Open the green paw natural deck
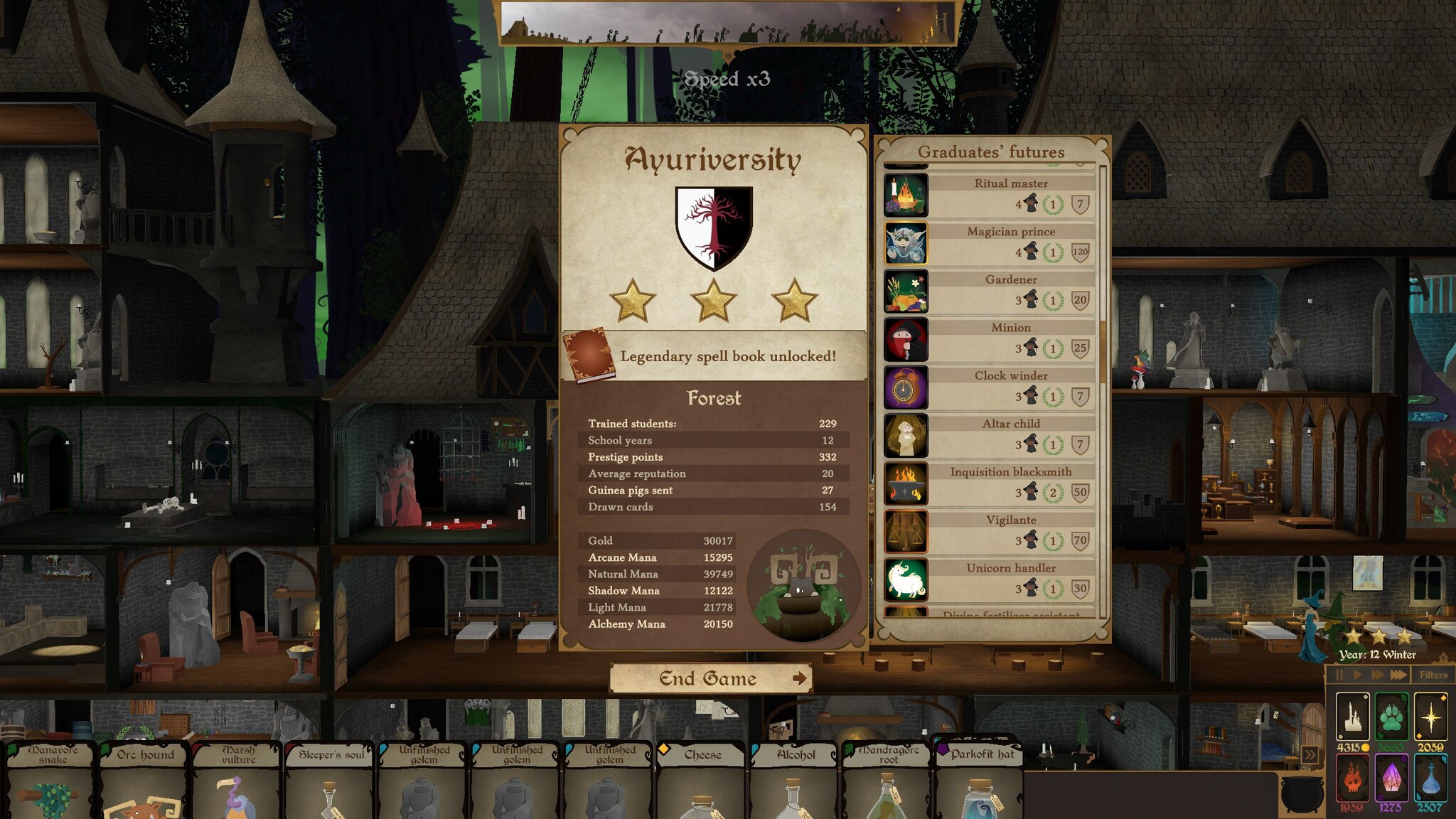This screenshot has width=1456, height=819. pos(1391,717)
